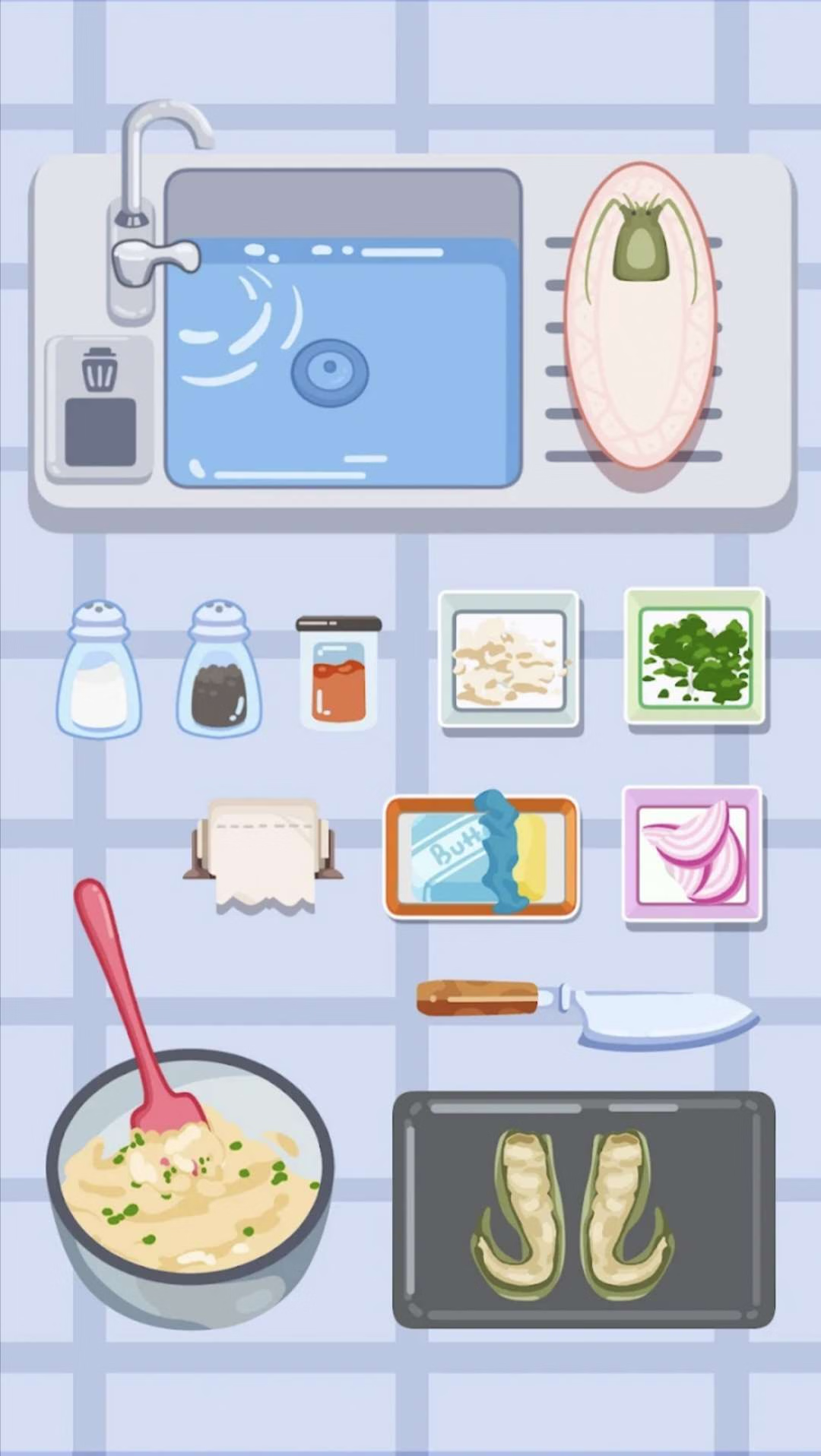Pick up the salt shaker

(x=99, y=670)
